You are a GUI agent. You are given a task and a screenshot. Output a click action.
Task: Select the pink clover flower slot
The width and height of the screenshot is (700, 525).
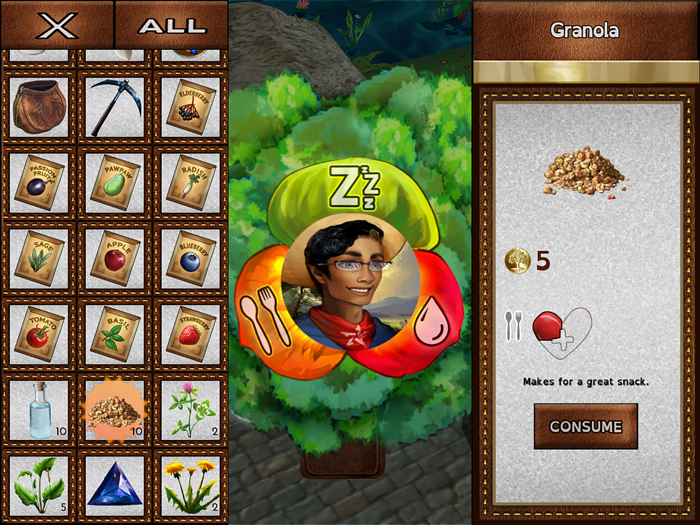pos(189,408)
